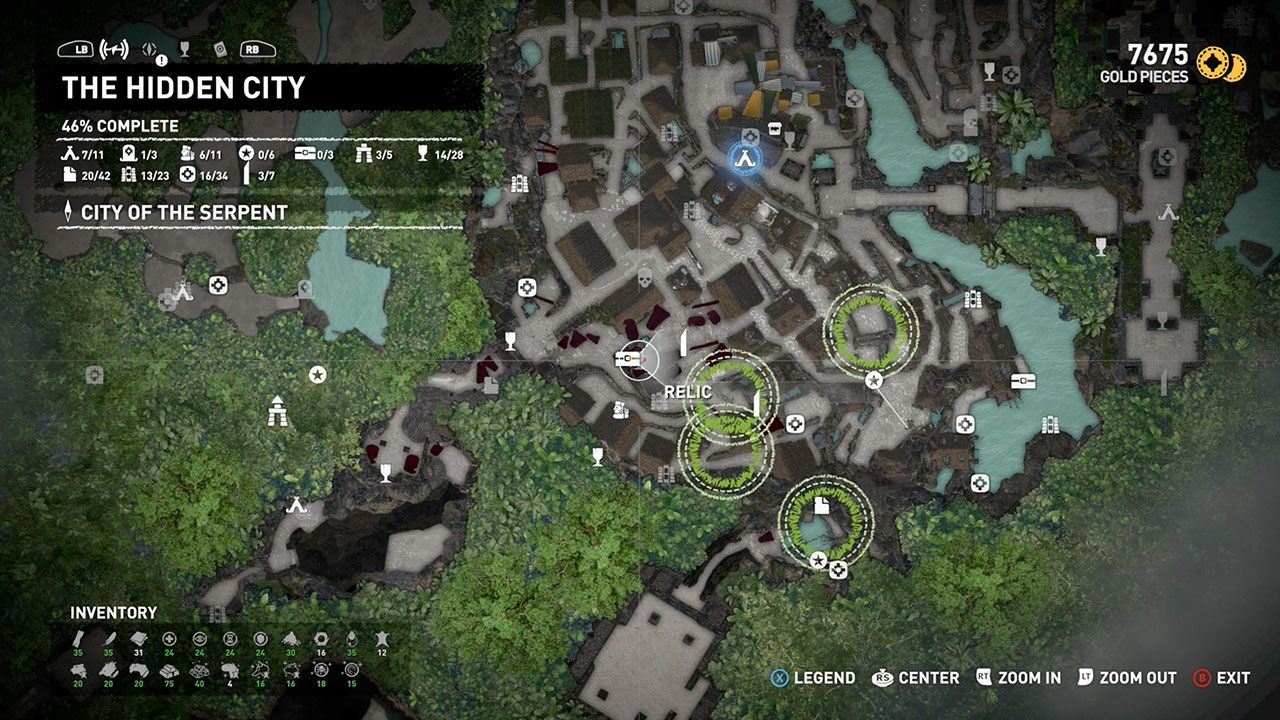Screen dimensions: 1280x720
Task: Choose the skull marker in the city
Action: point(645,277)
